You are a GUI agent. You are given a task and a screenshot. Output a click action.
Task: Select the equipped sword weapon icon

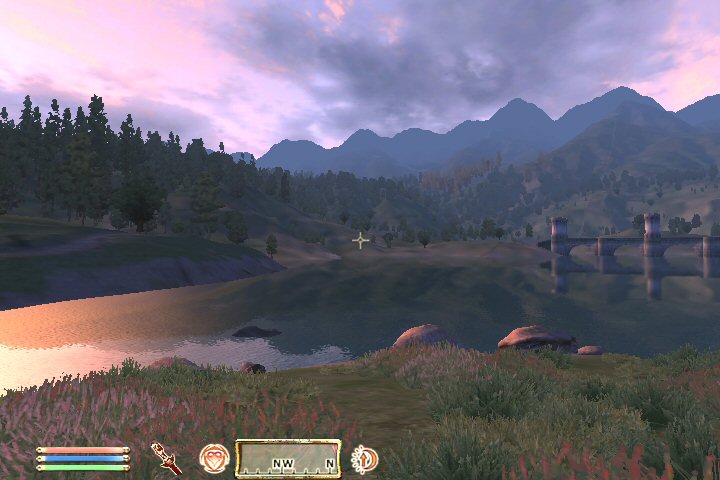click(x=166, y=458)
